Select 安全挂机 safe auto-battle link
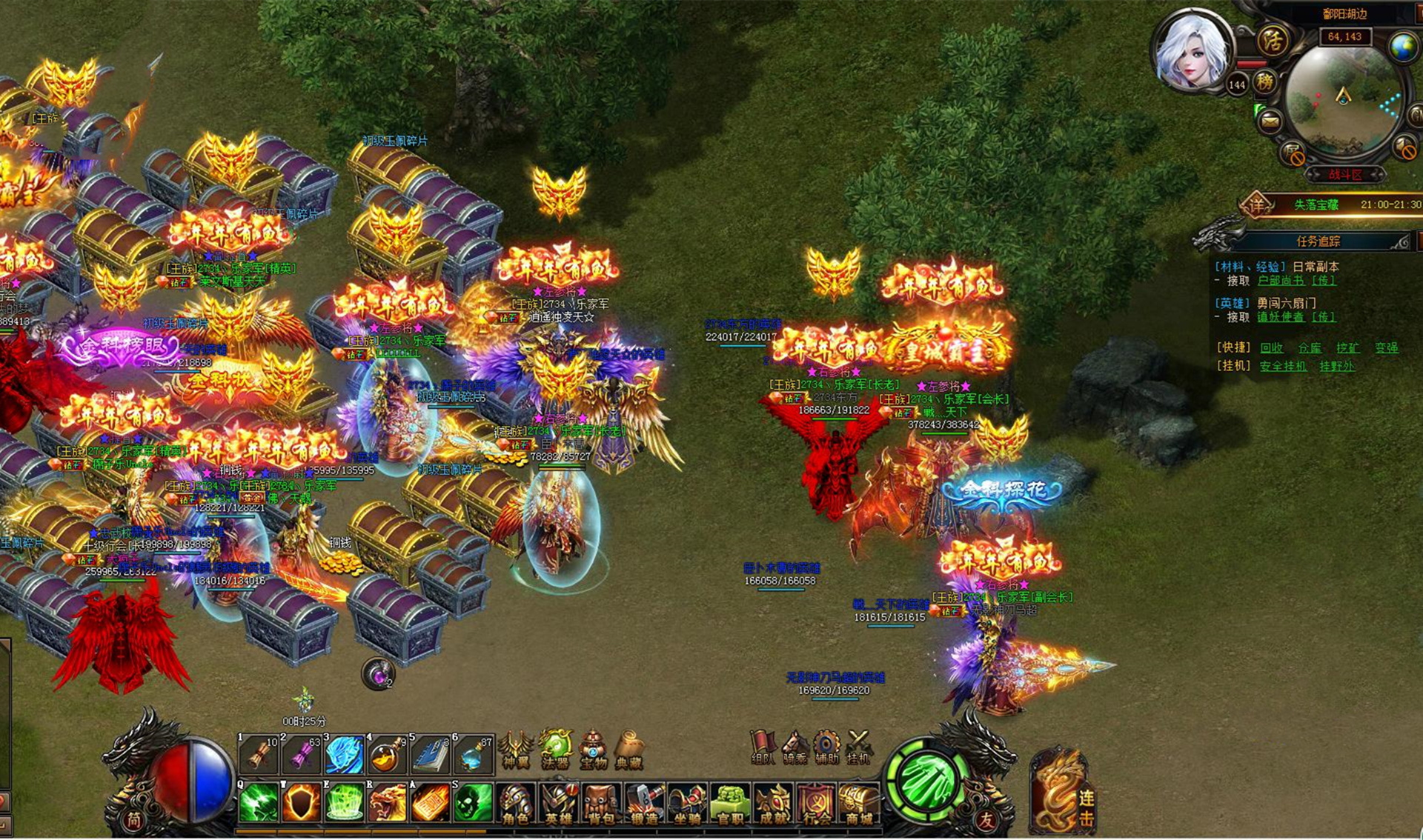 1283,367
